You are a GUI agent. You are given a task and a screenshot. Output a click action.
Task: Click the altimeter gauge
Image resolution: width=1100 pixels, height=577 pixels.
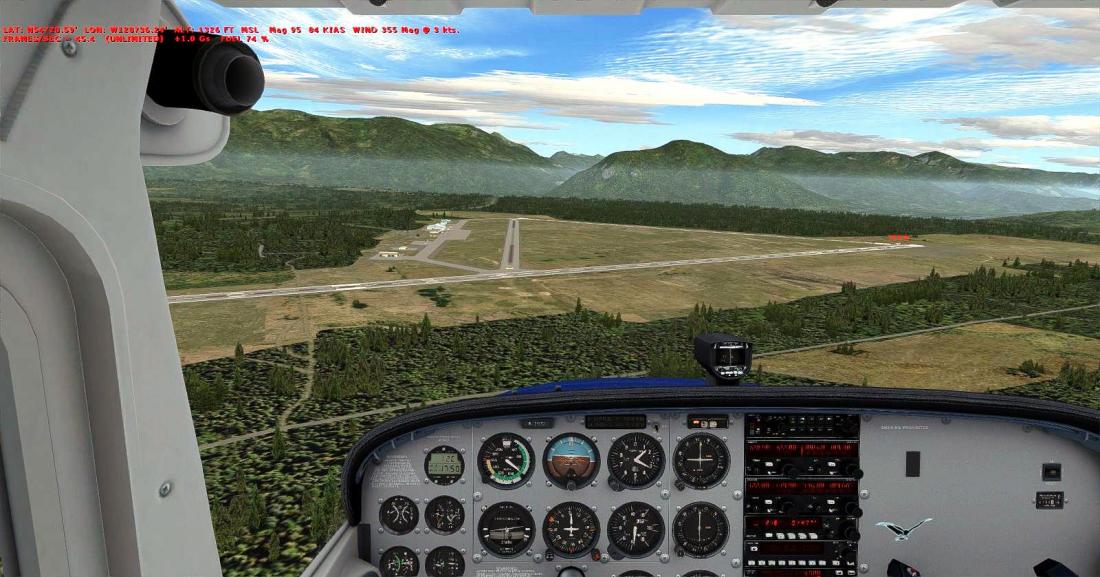click(636, 460)
